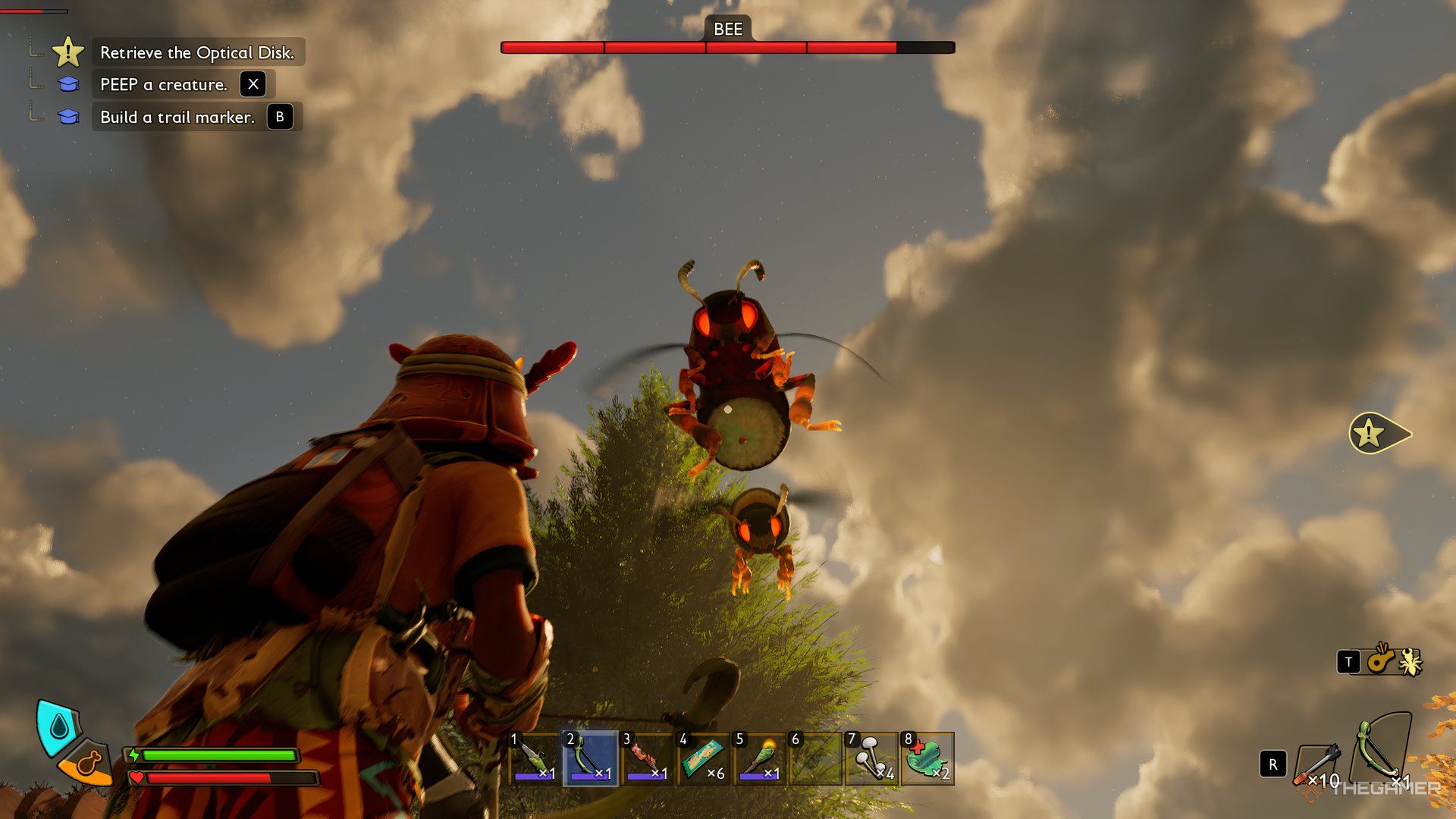
Task: Click the blue water droplet thirst icon
Action: (x=58, y=727)
